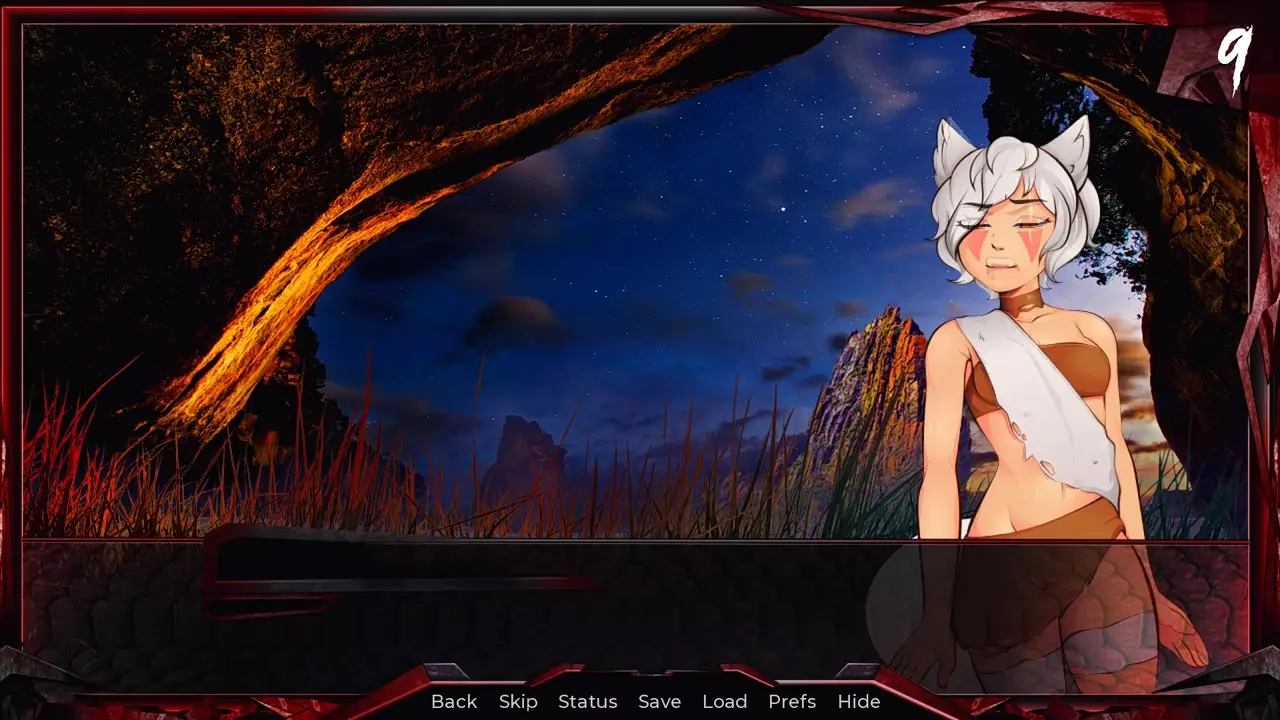Hide the dialogue interface
1280x720 pixels.
858,702
